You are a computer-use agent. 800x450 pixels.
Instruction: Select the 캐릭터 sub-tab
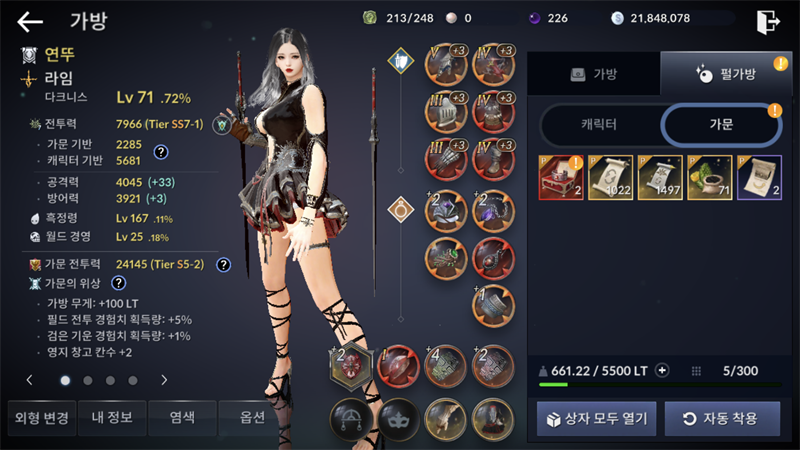599,125
